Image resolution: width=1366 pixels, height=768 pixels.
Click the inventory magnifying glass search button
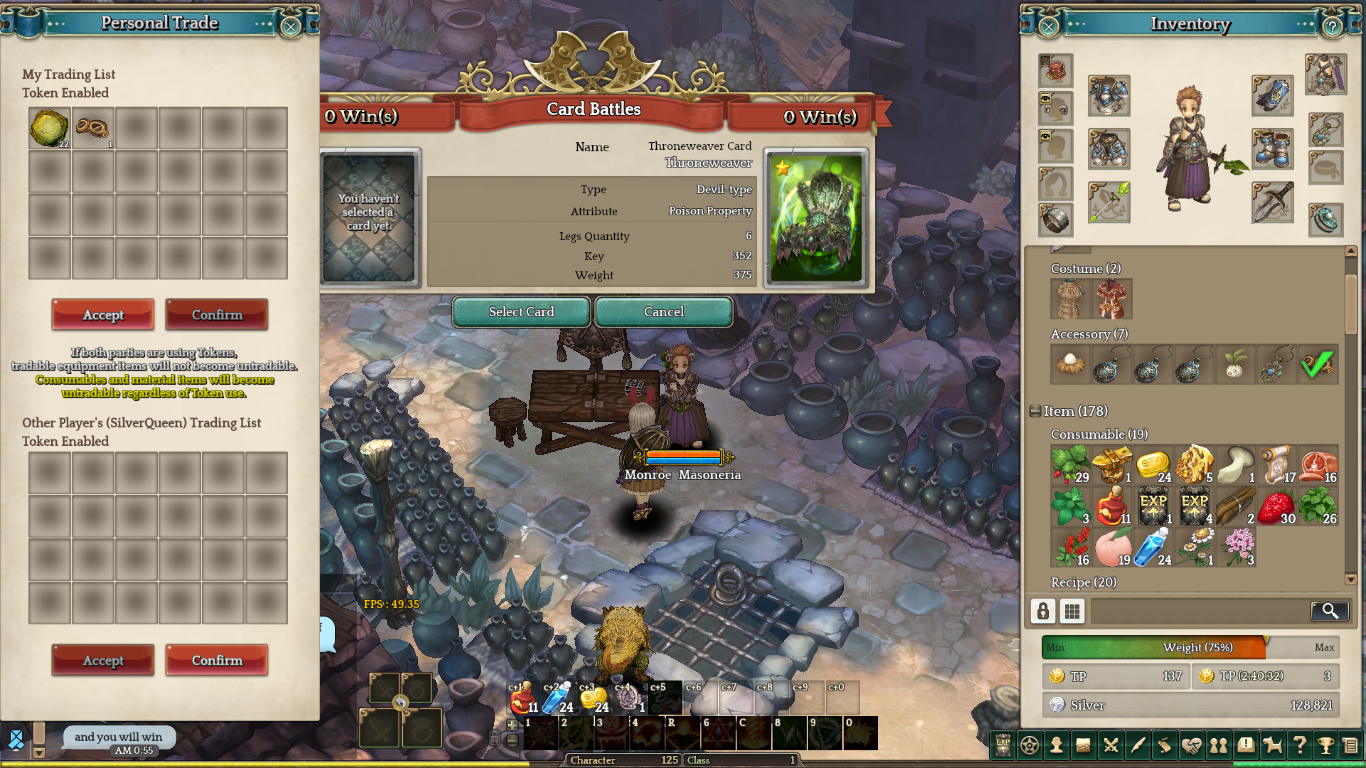coord(1329,611)
